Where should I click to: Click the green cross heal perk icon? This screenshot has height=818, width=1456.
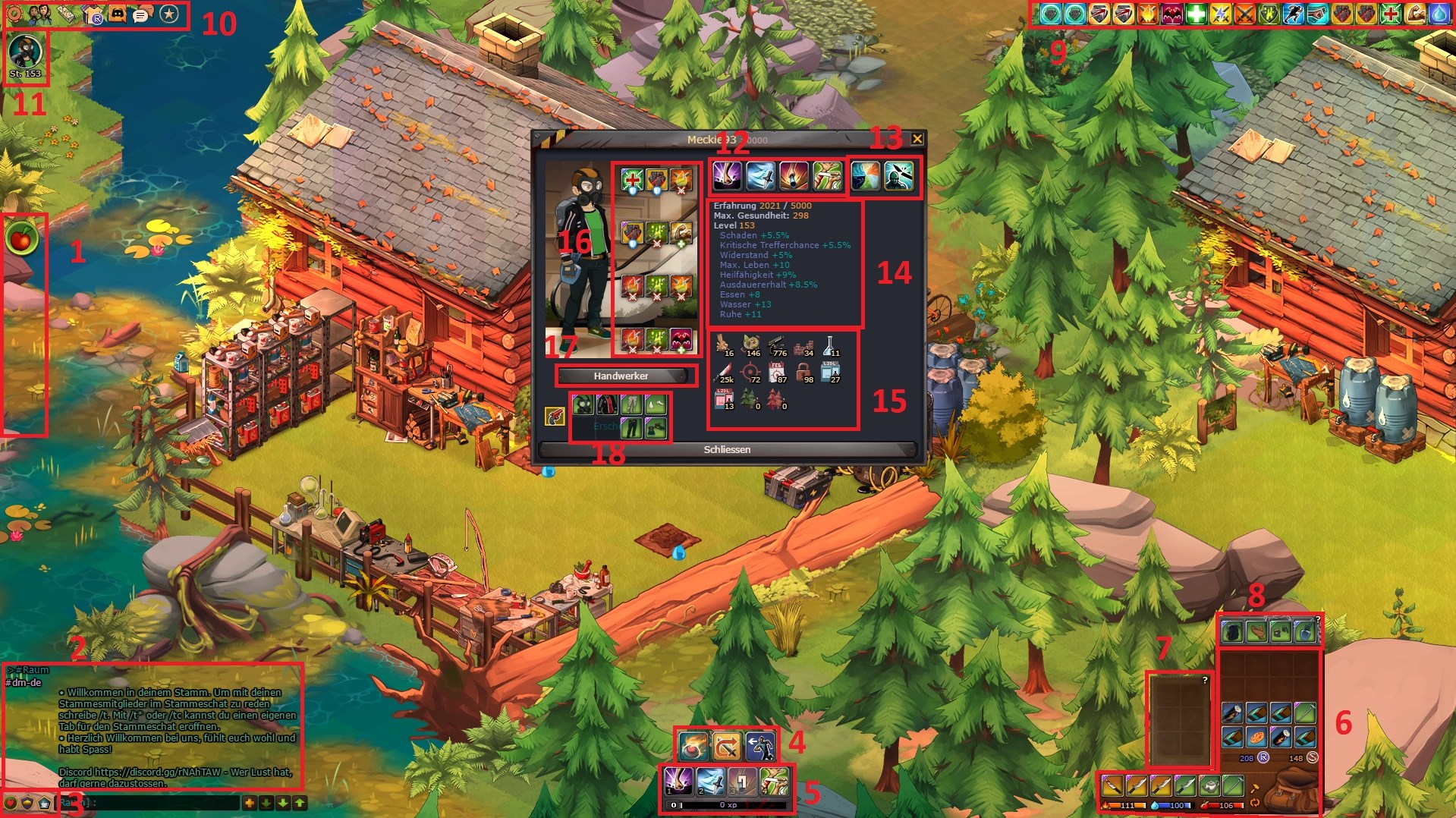click(632, 179)
